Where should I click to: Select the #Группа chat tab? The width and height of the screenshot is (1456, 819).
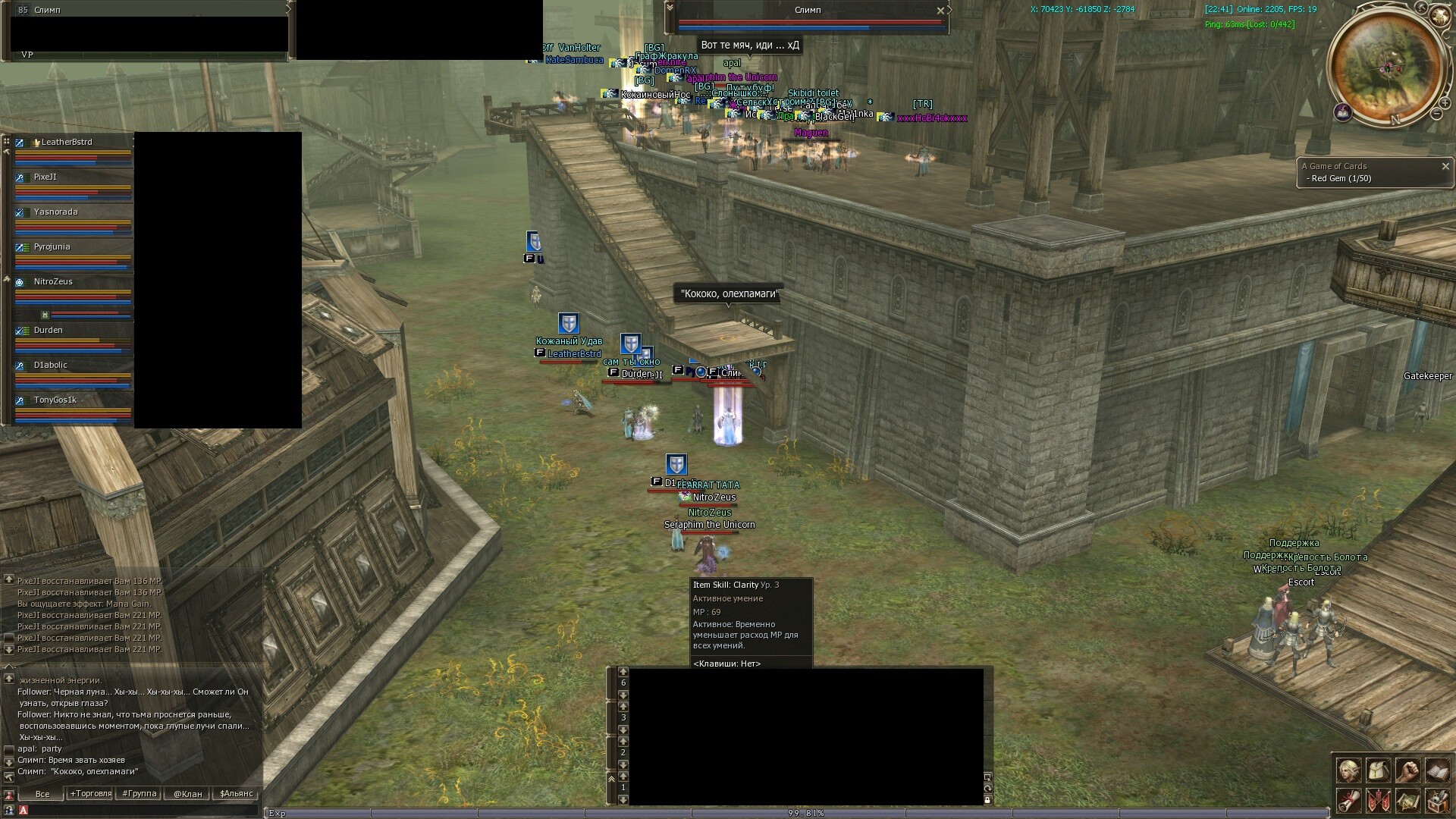click(x=140, y=794)
